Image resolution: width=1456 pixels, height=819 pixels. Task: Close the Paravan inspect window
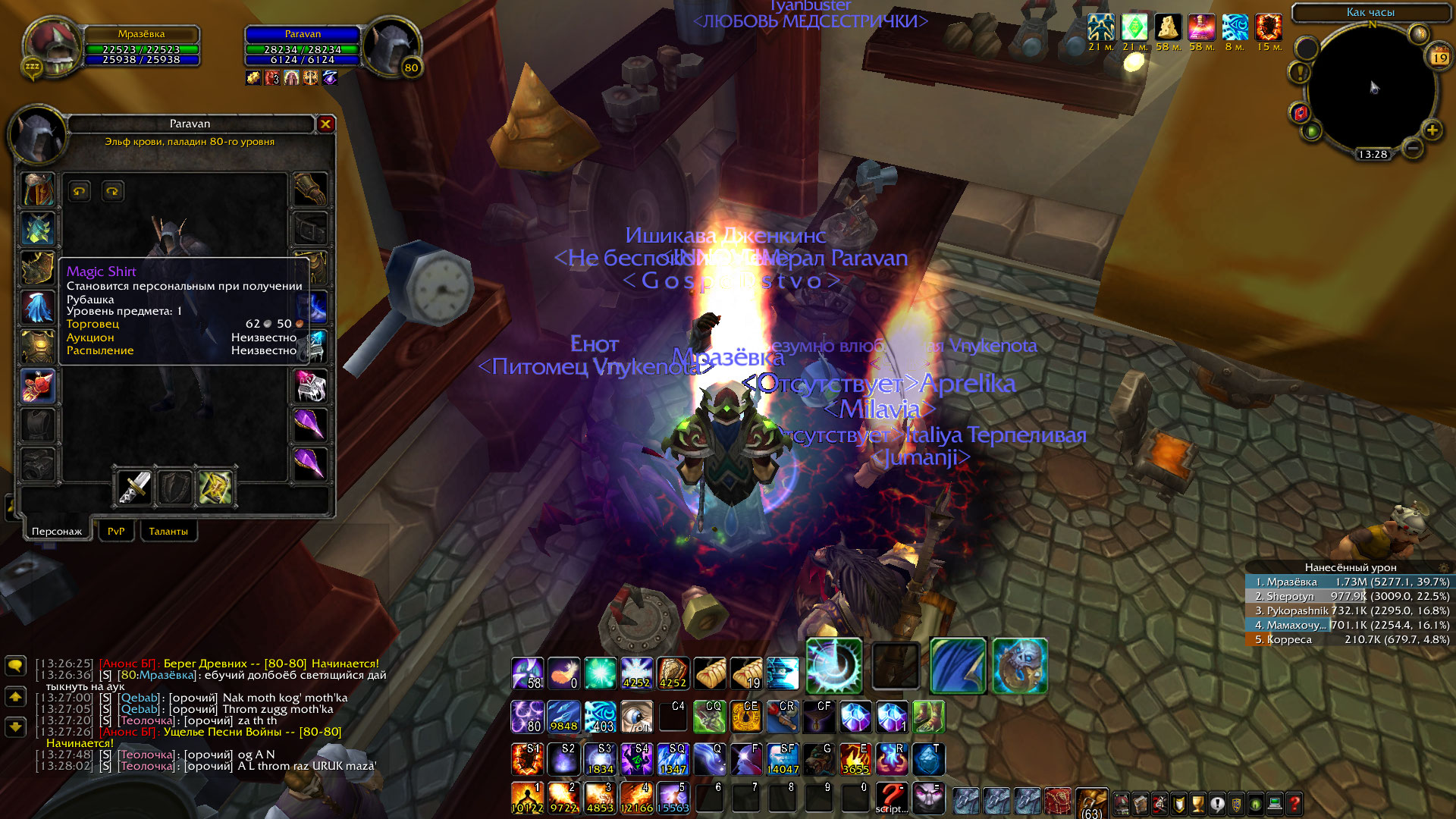[325, 124]
